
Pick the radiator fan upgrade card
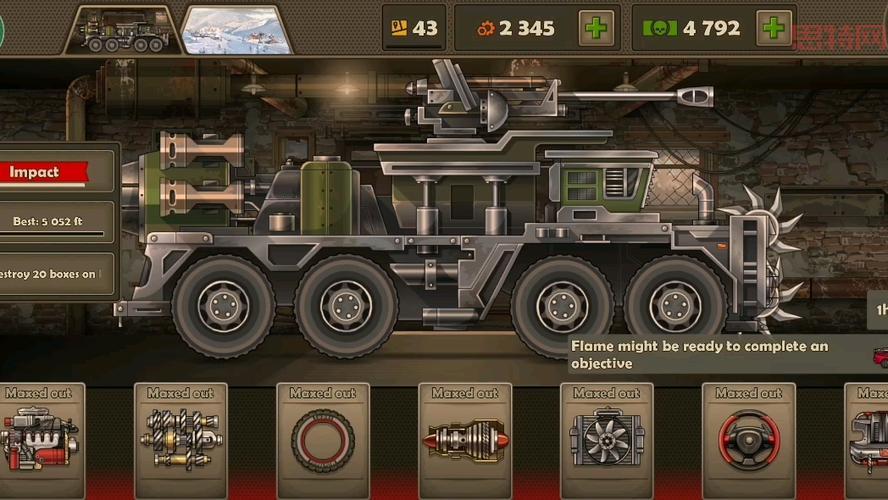(607, 440)
